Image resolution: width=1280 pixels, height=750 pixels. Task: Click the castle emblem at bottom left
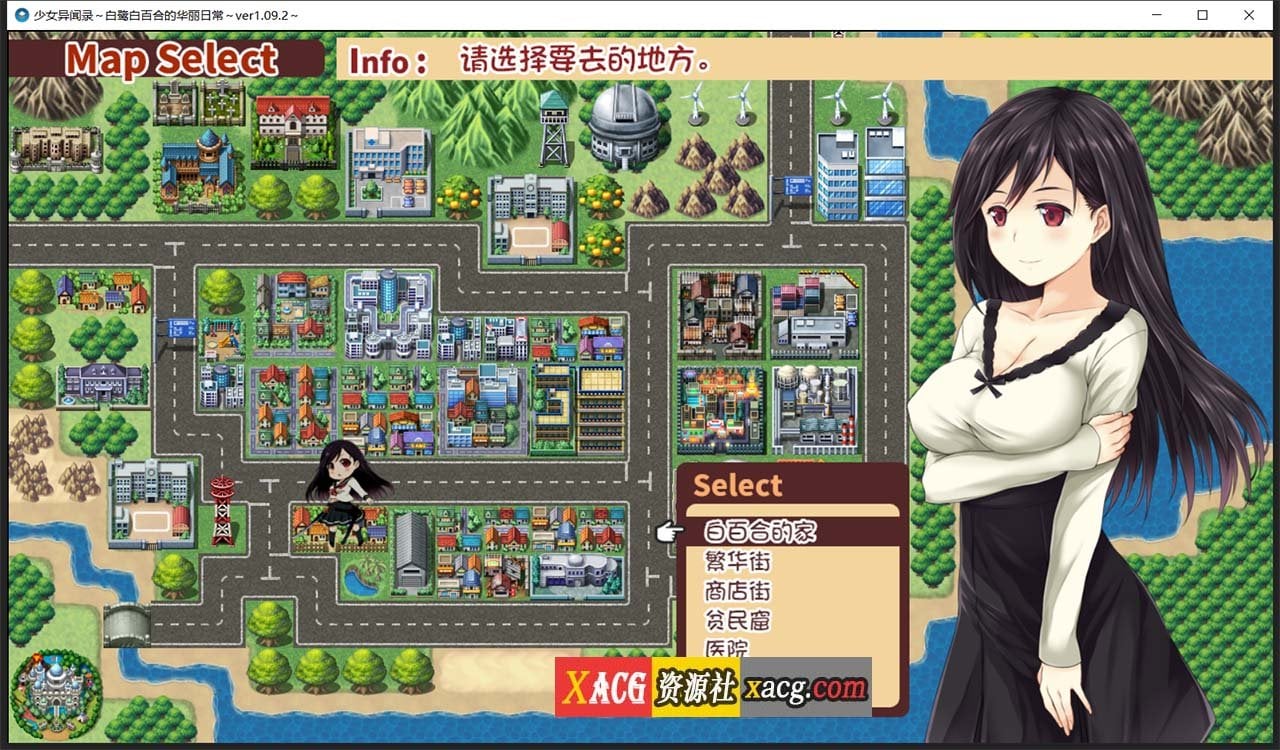(x=57, y=693)
